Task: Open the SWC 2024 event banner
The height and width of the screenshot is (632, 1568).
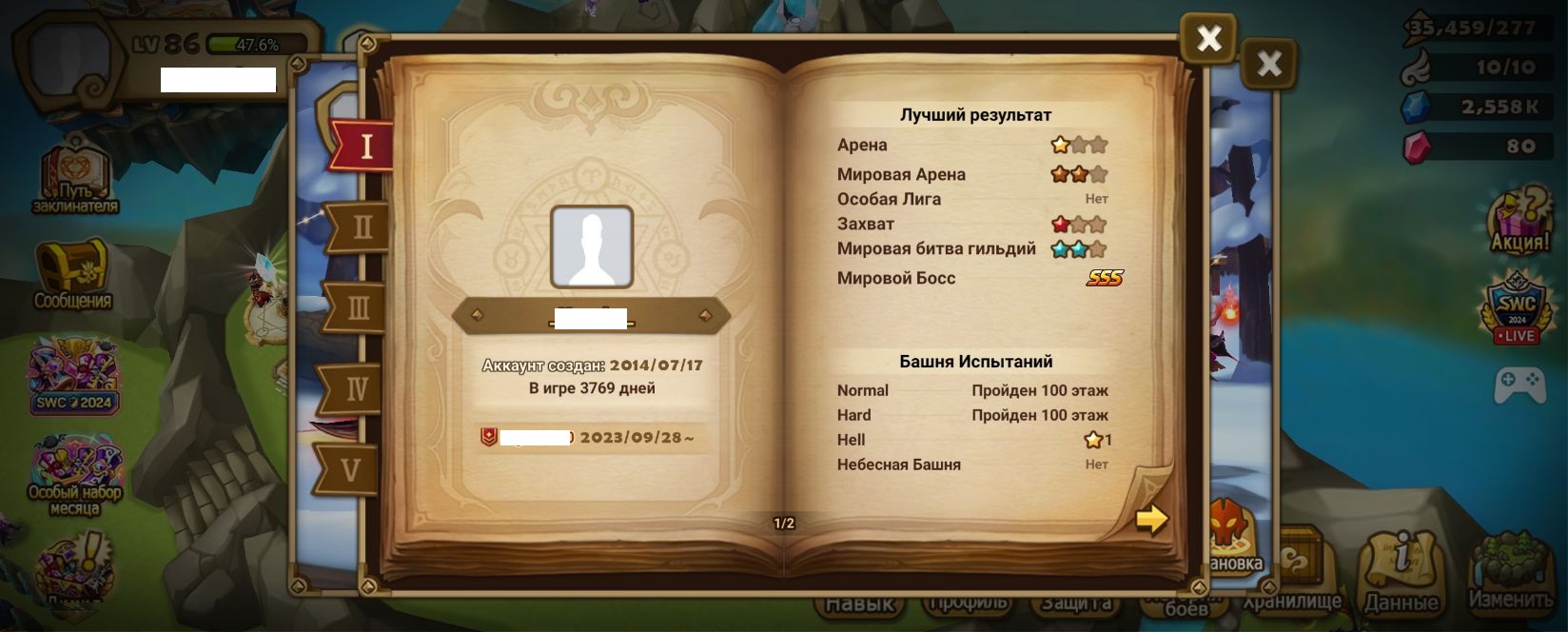Action: click(74, 378)
